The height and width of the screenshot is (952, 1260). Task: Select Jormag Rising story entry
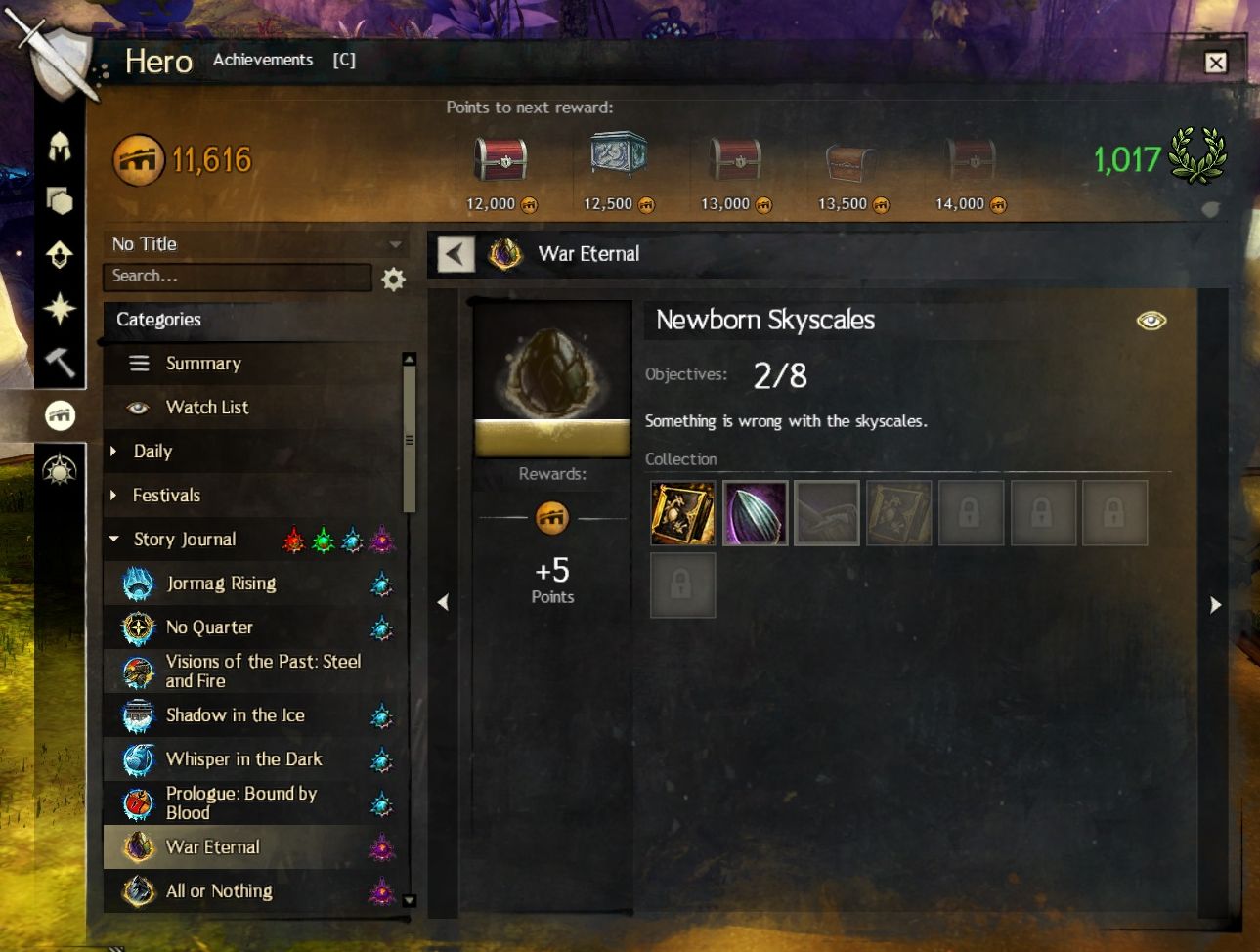(221, 584)
